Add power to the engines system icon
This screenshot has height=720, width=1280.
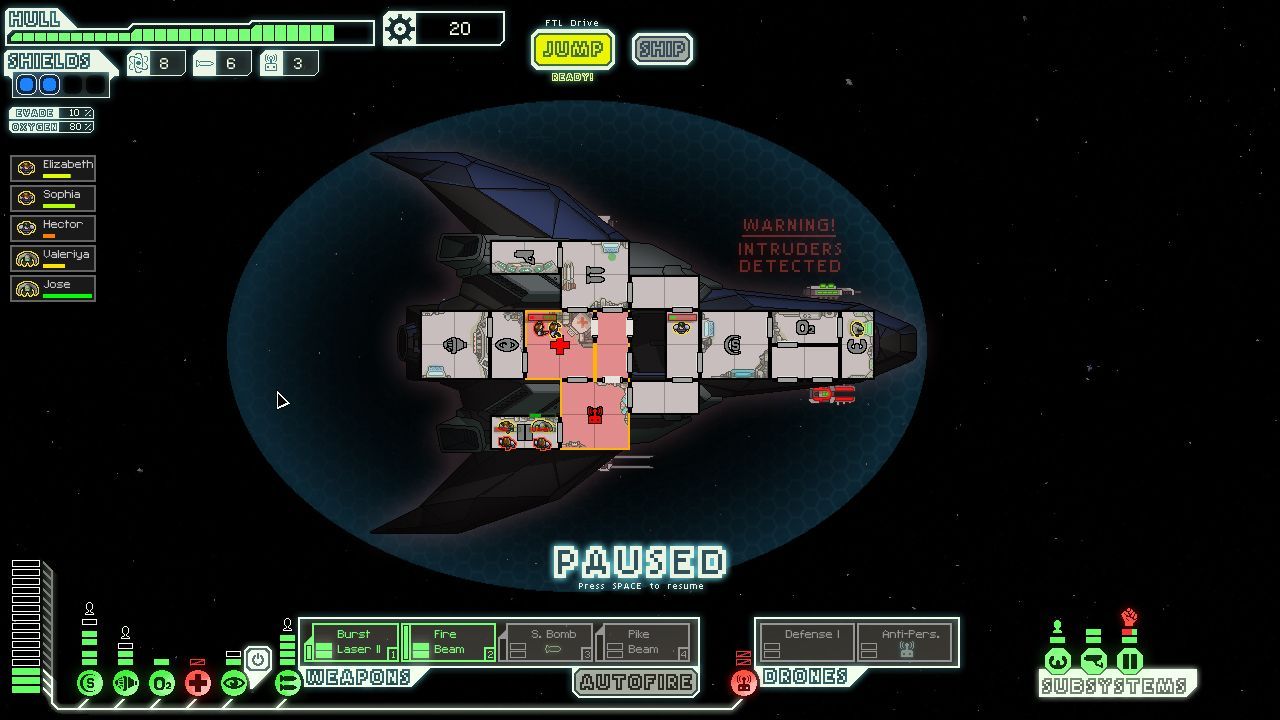(x=126, y=684)
